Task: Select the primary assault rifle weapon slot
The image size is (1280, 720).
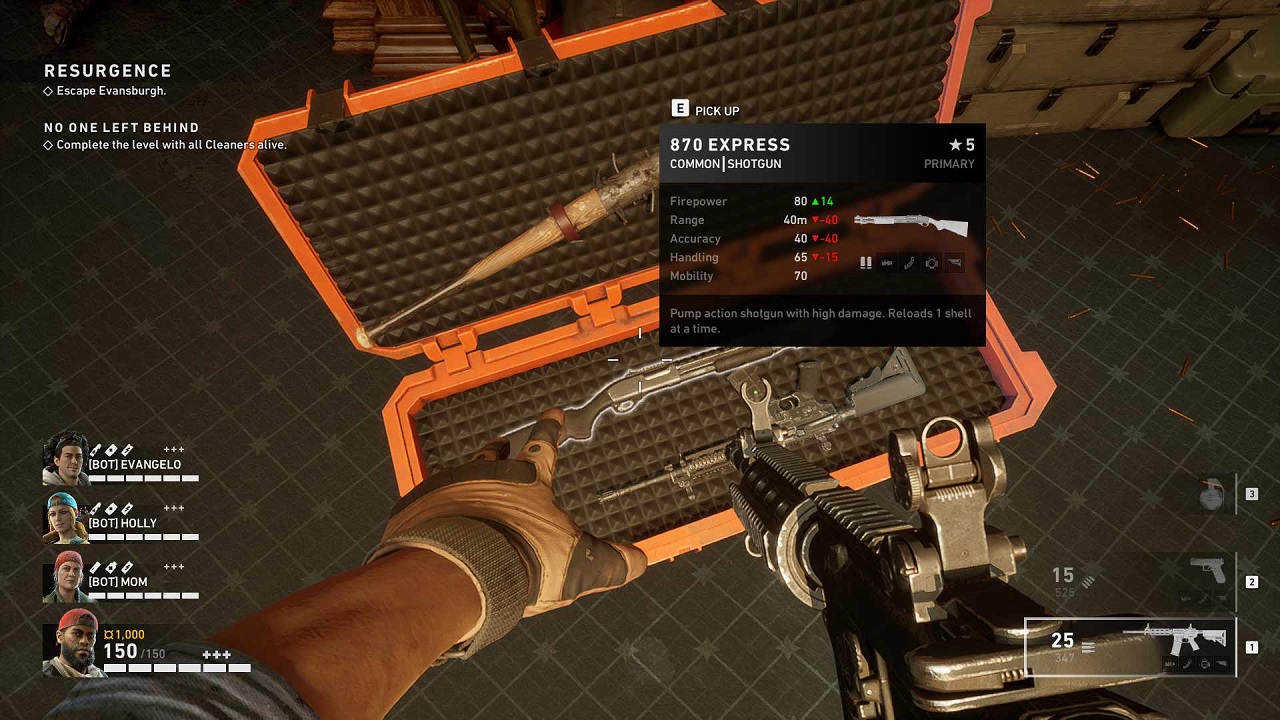Action: [1130, 647]
